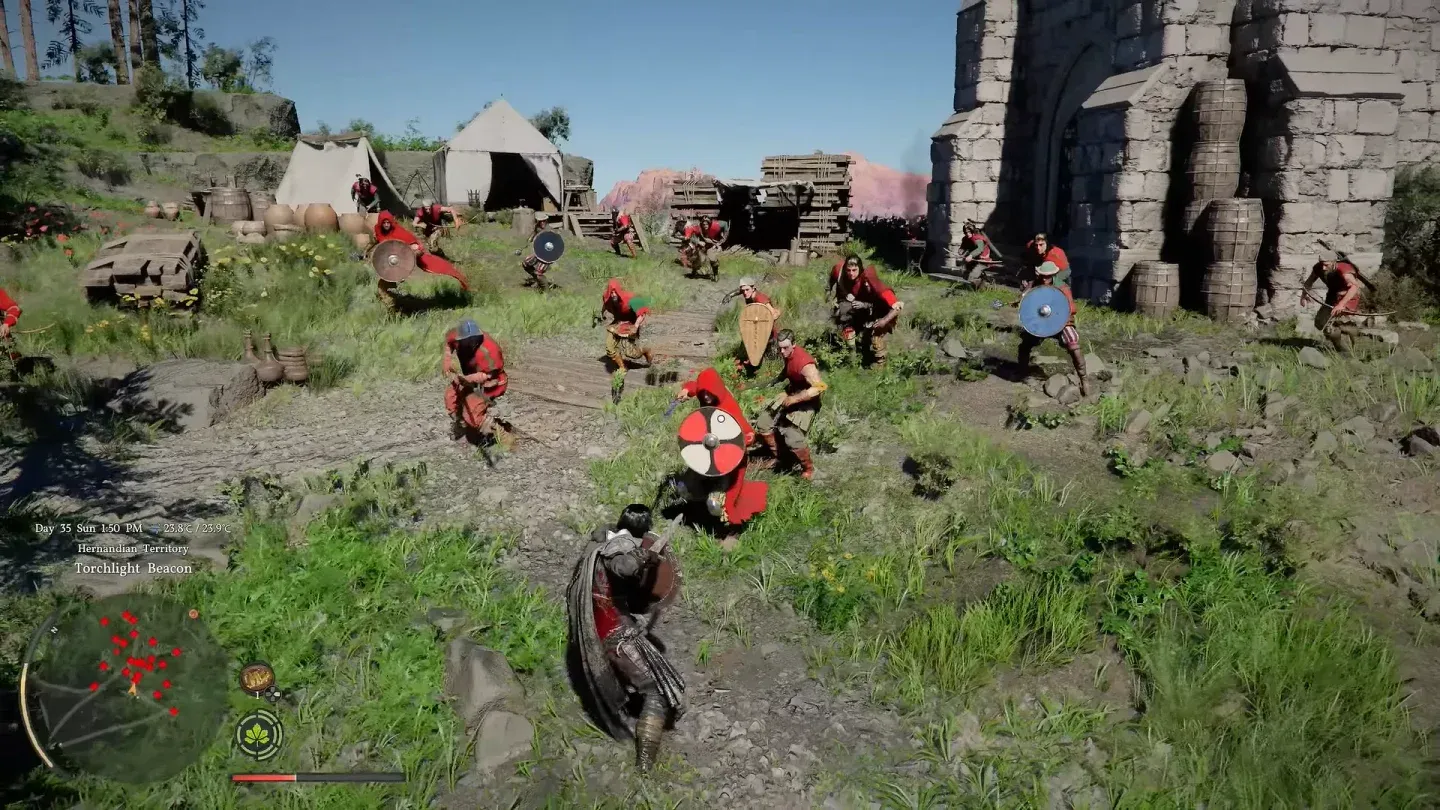Select the food item quick slot
This screenshot has width=1440, height=810.
click(x=256, y=679)
